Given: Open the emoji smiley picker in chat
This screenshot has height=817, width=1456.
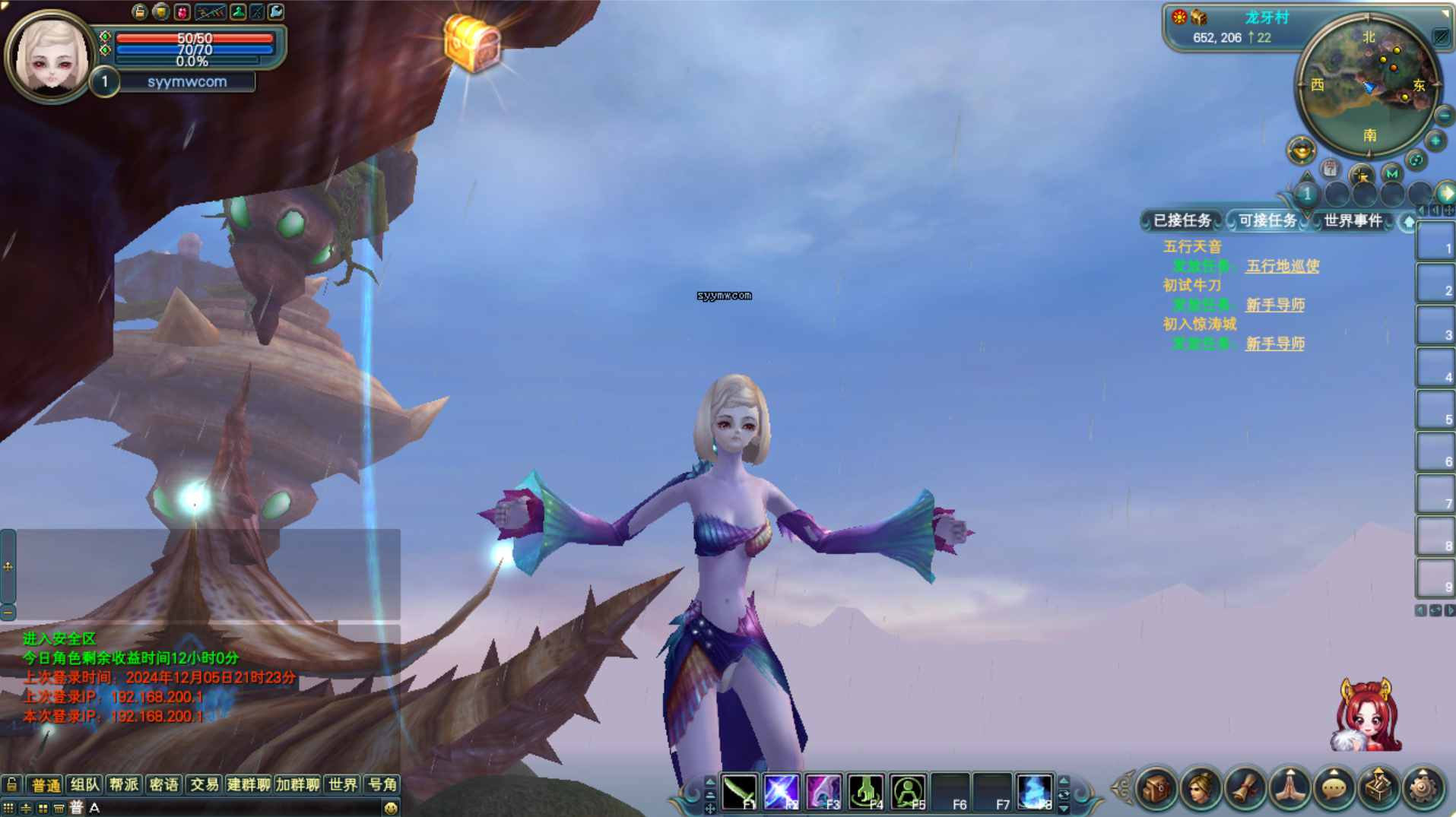Looking at the screenshot, I should (391, 808).
